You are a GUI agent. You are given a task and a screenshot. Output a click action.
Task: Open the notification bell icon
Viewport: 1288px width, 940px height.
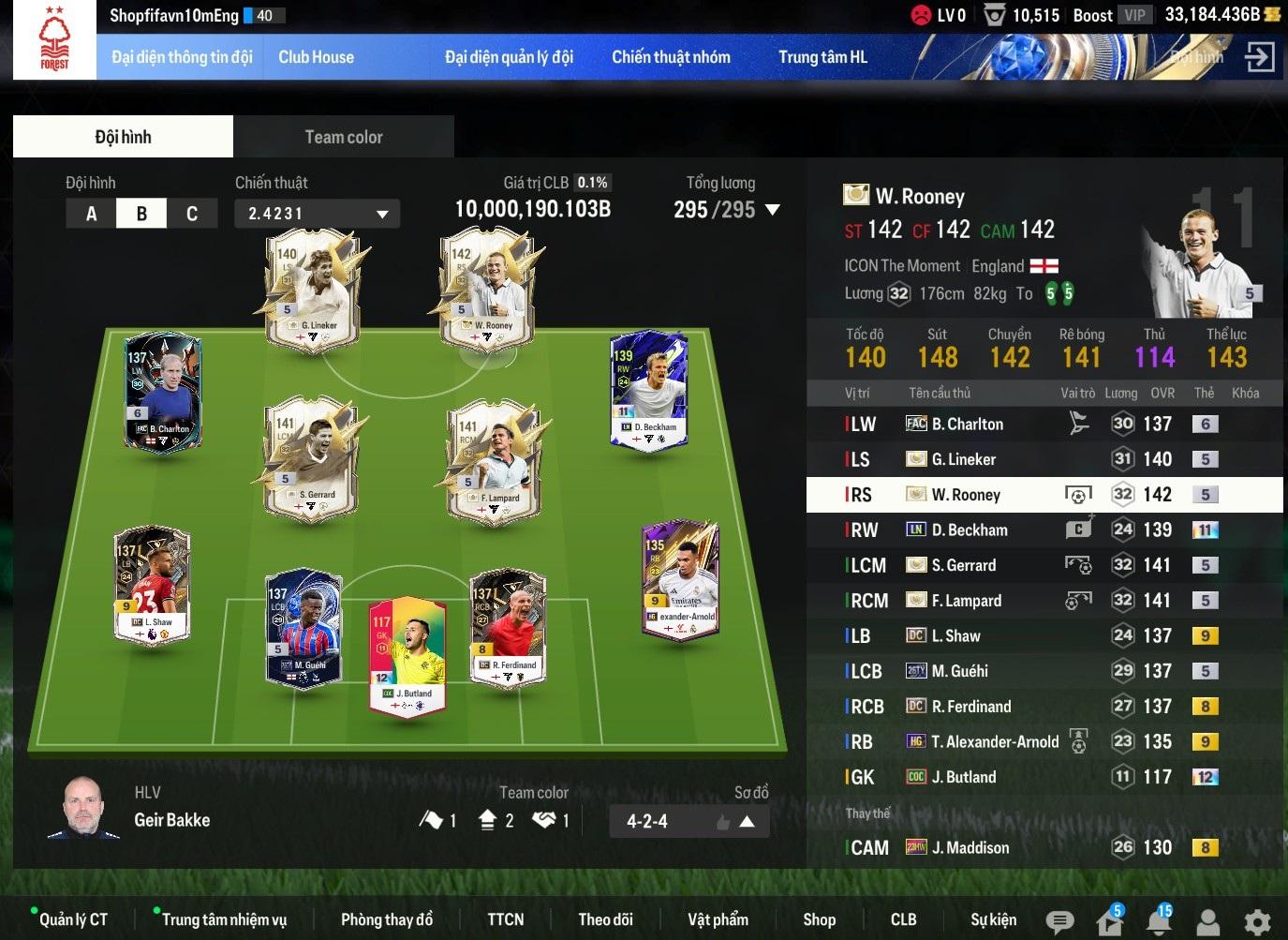click(1159, 922)
